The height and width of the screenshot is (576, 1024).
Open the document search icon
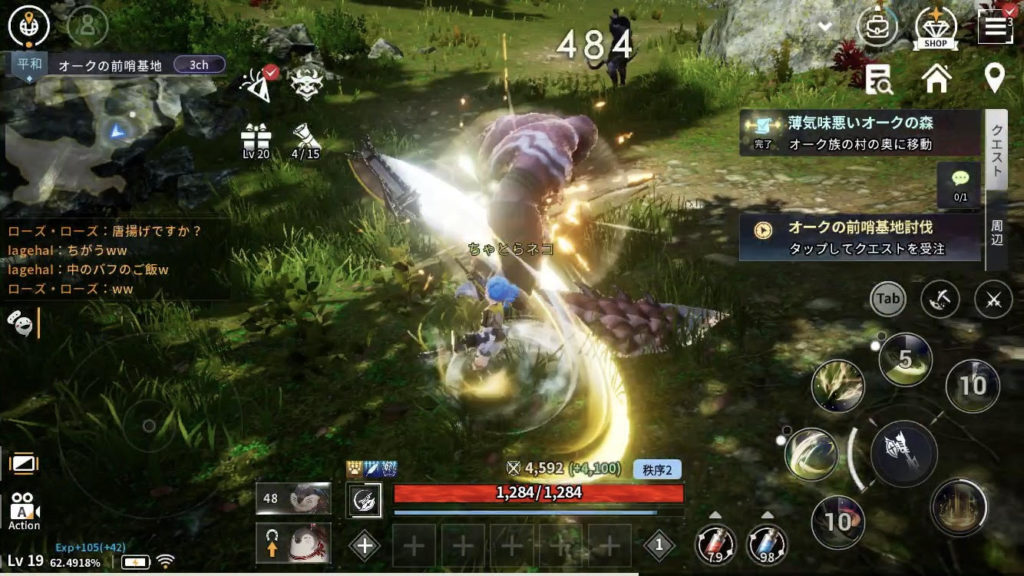click(879, 77)
